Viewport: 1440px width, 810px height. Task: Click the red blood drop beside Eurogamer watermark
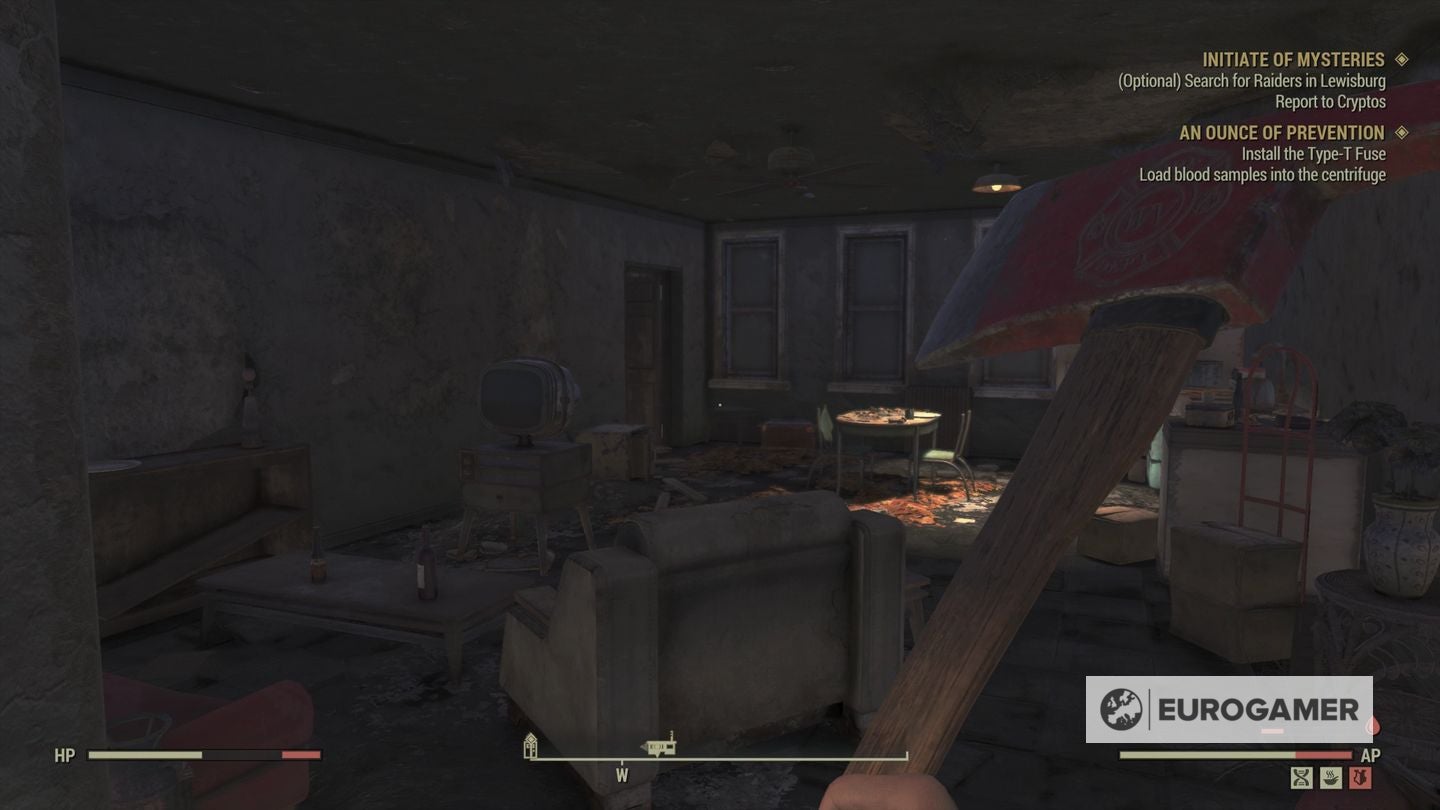1373,726
